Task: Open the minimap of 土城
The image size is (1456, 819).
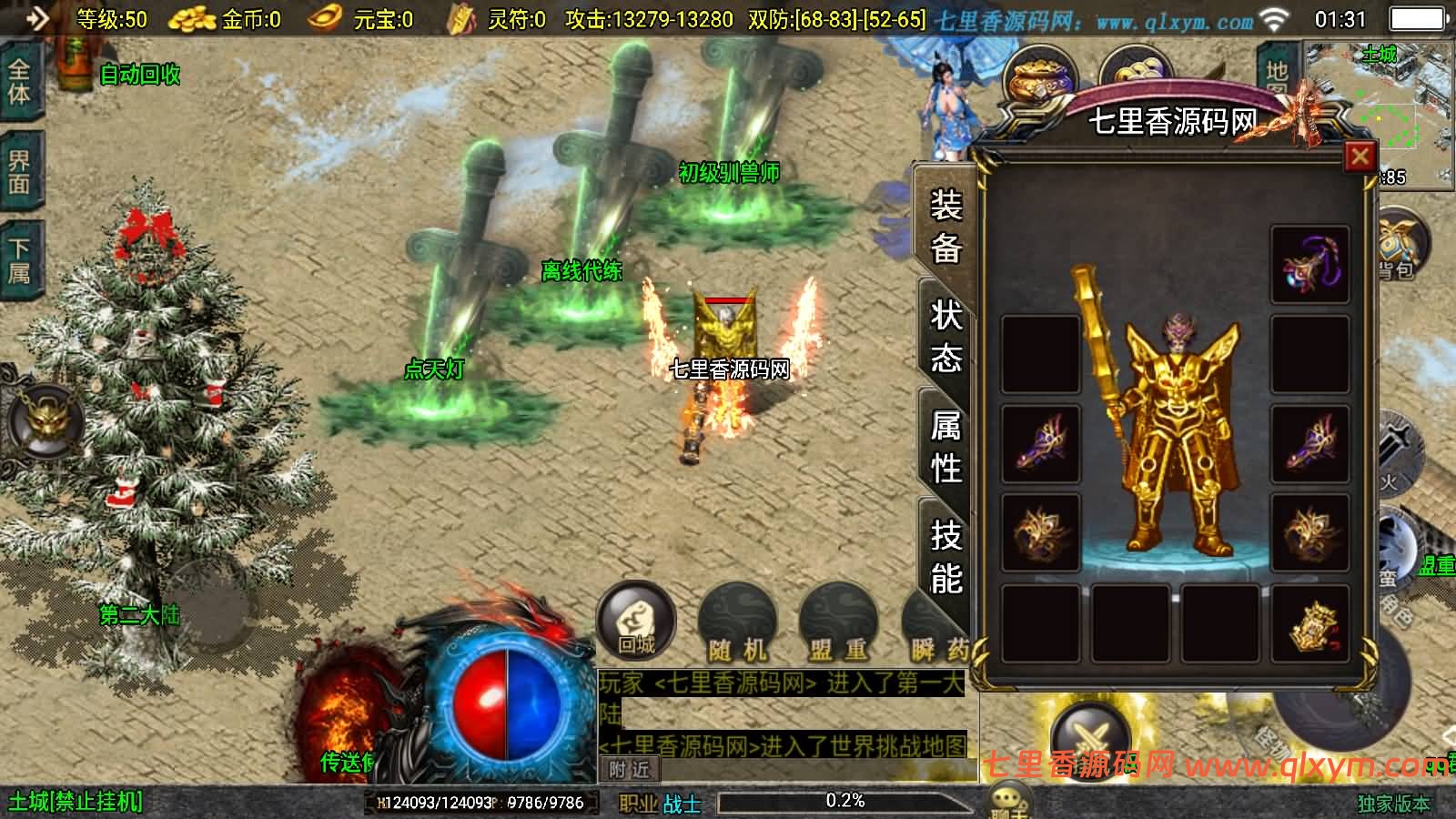Action: point(1379,109)
